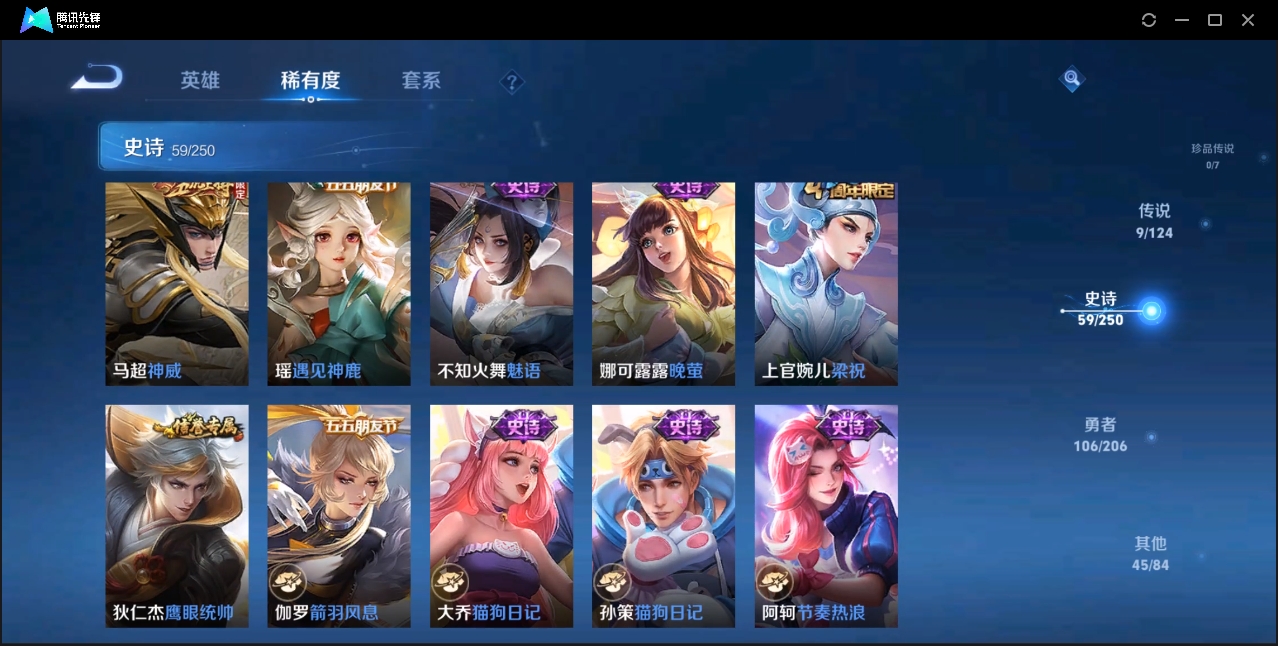The image size is (1278, 646).
Task: Select the 史诗 rarity section
Action: 1101,309
